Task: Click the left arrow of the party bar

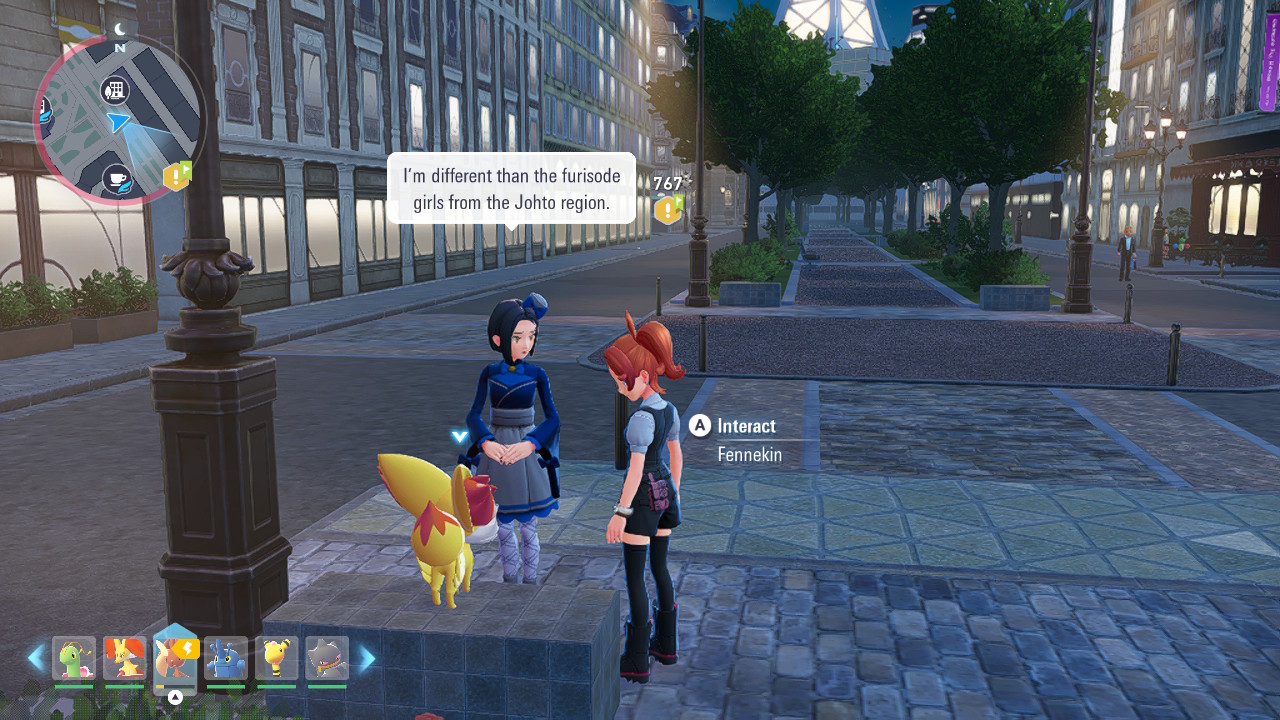Action: point(36,658)
